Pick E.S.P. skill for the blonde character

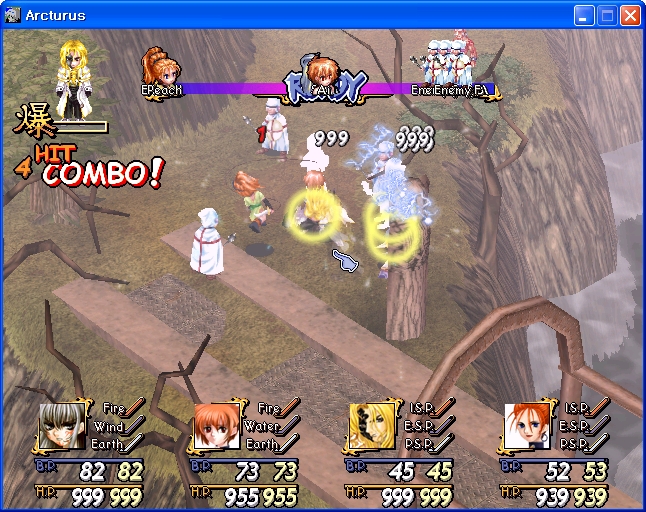point(424,426)
